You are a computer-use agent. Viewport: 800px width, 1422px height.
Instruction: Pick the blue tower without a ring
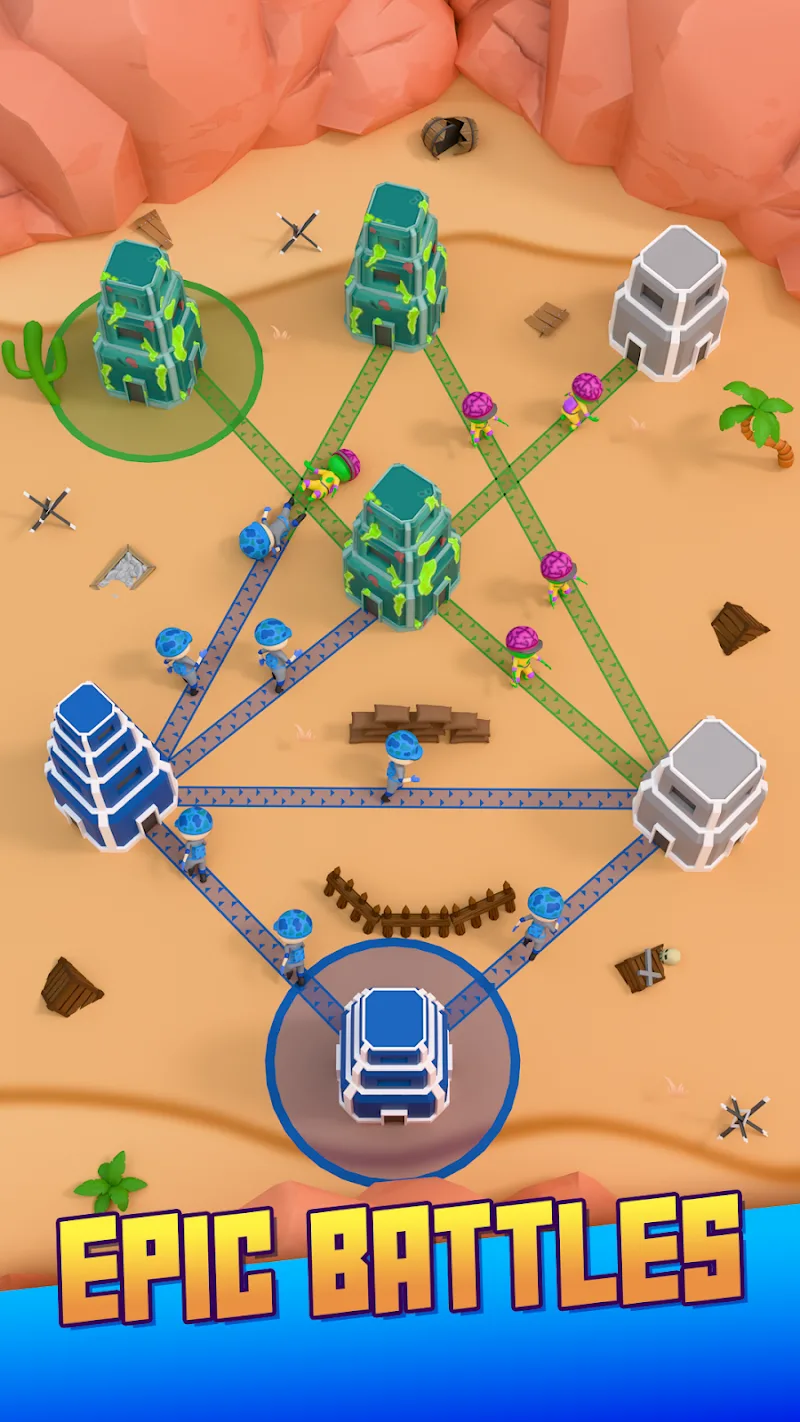pos(106,768)
